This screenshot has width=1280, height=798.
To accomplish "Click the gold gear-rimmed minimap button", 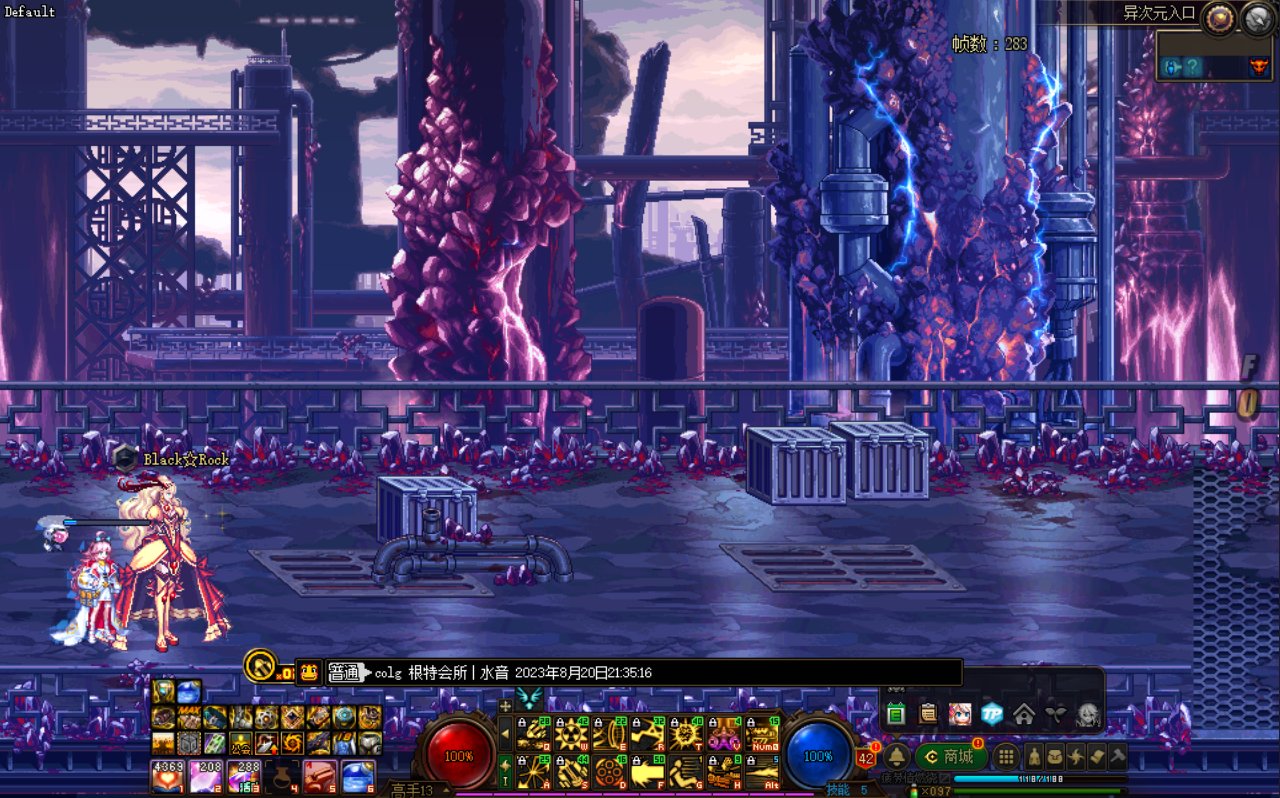I will (x=1218, y=18).
